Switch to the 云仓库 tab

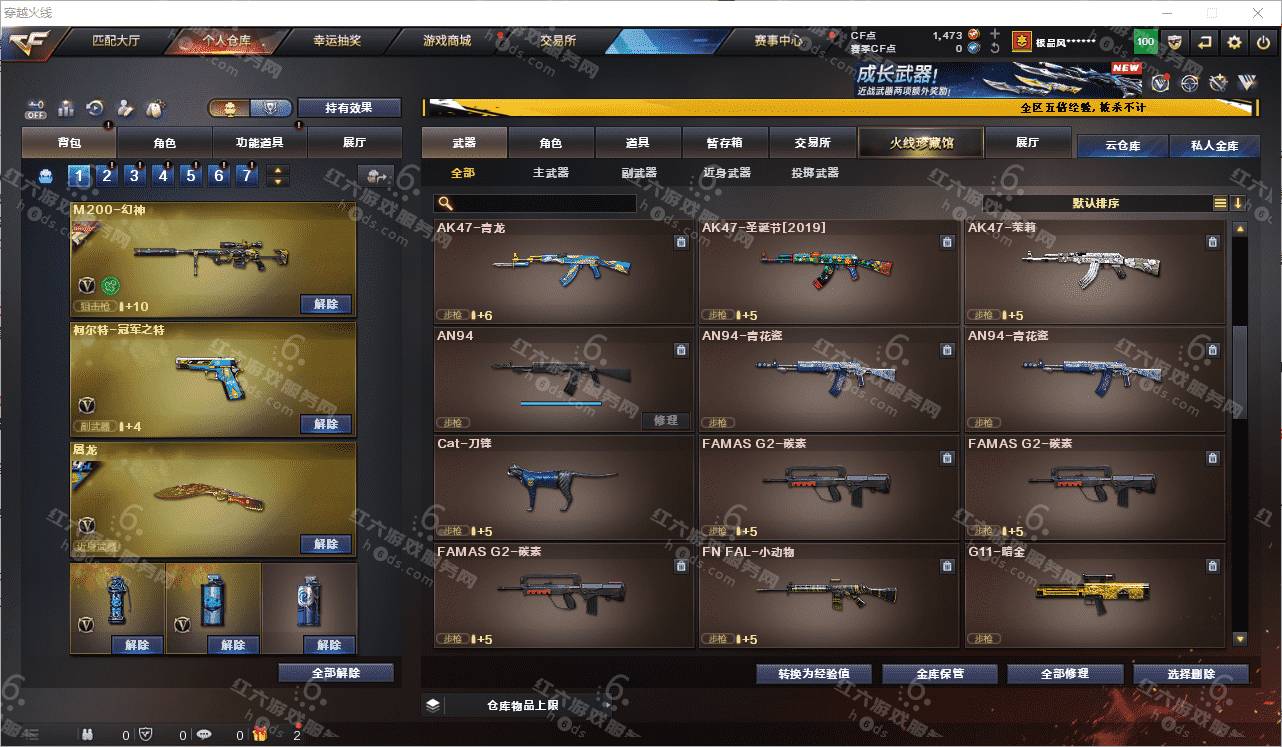coord(1122,146)
